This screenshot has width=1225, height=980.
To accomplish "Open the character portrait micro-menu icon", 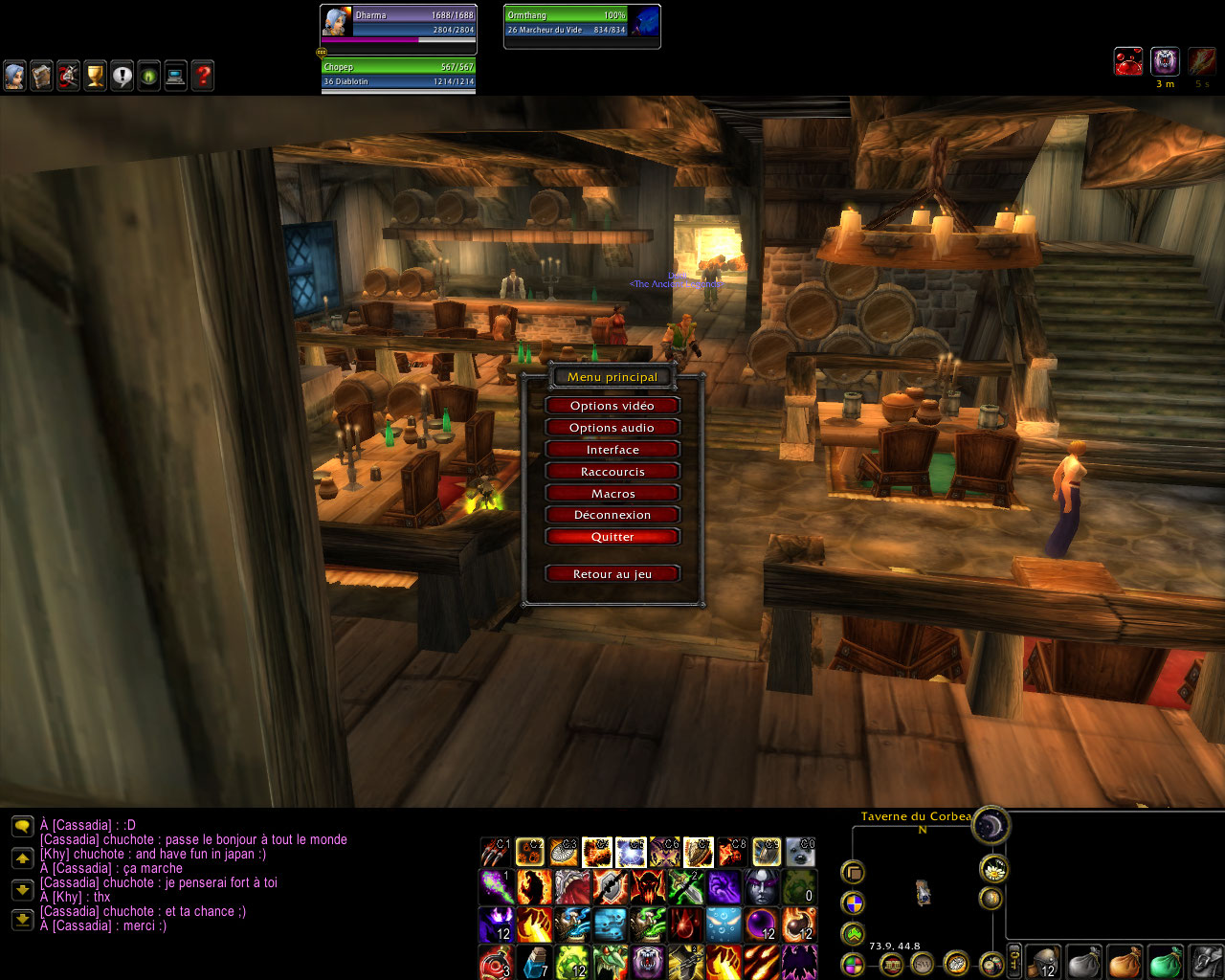I will pyautogui.click(x=14, y=76).
